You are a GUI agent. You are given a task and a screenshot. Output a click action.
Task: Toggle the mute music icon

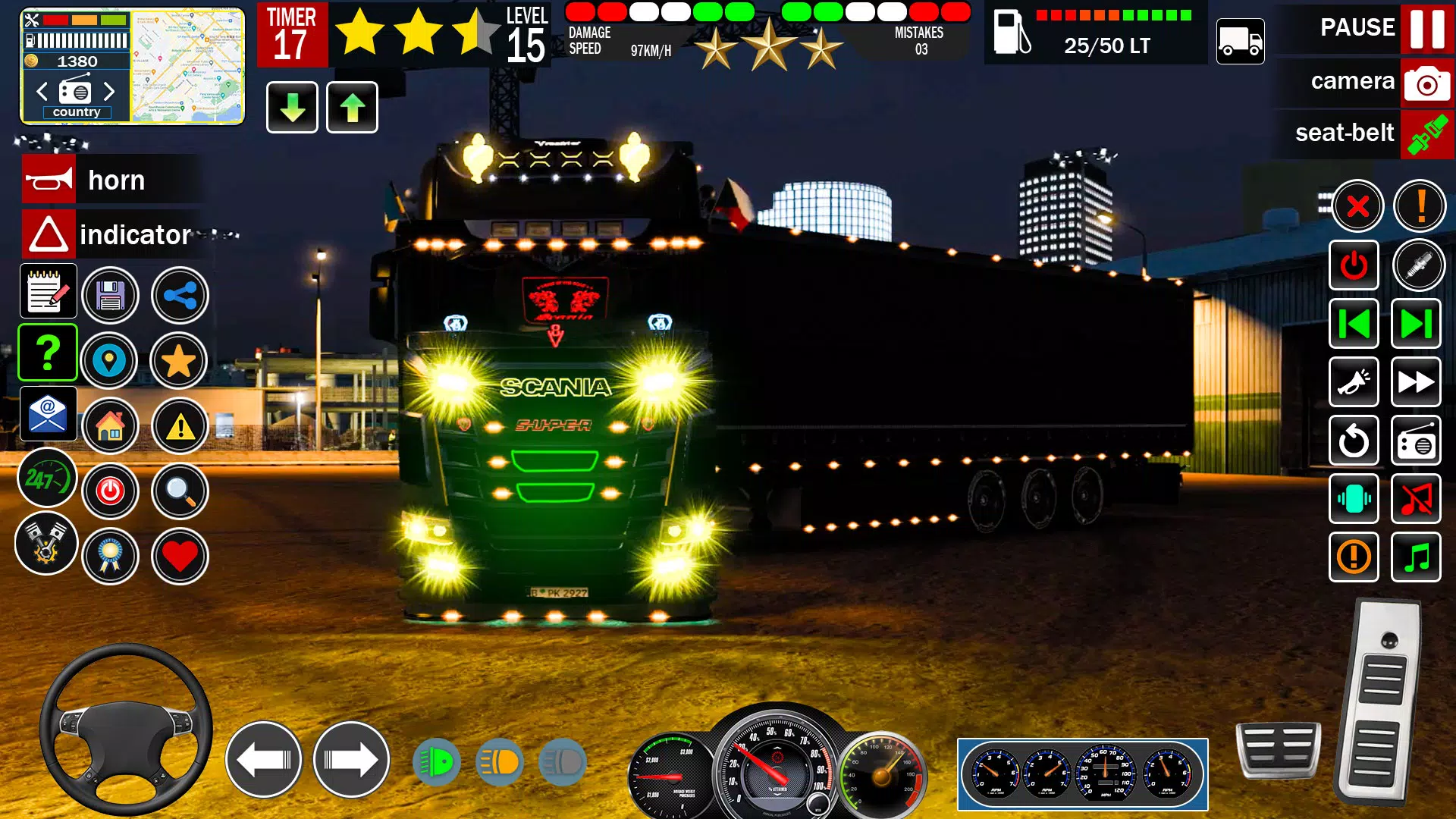[1416, 499]
